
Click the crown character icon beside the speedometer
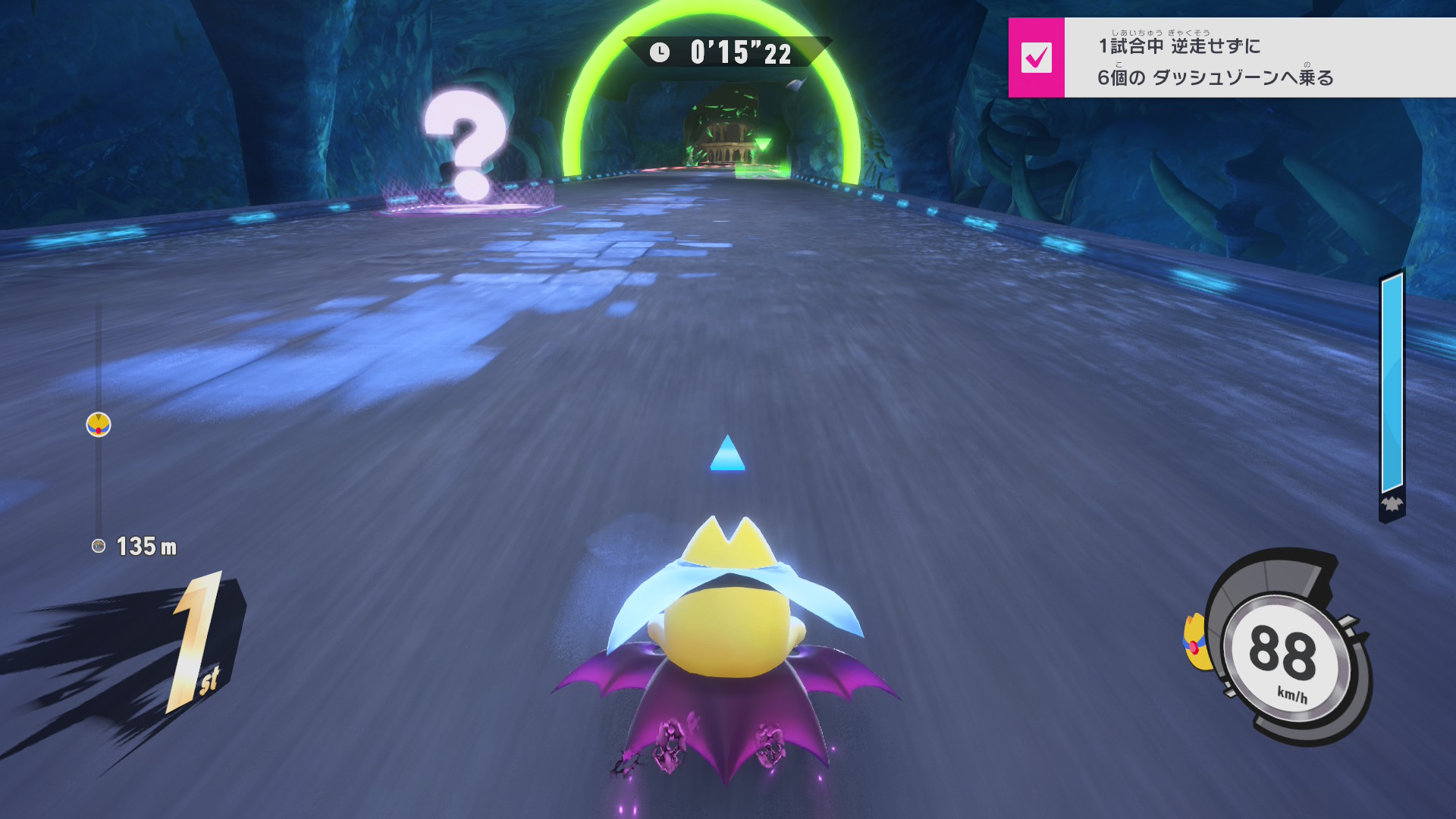1197,643
